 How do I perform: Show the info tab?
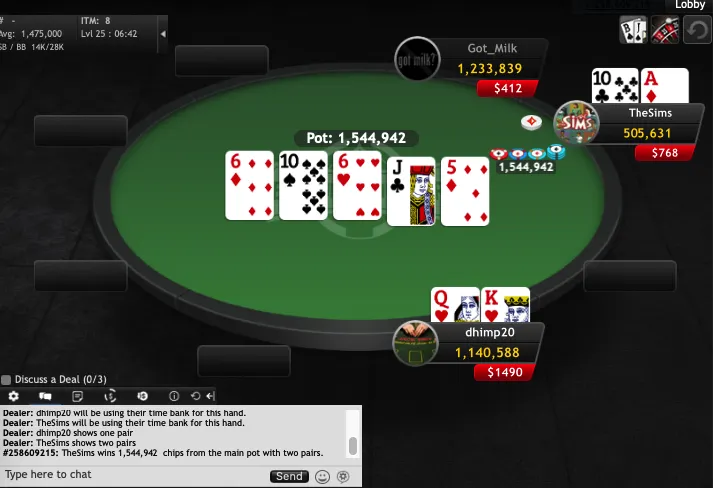174,396
